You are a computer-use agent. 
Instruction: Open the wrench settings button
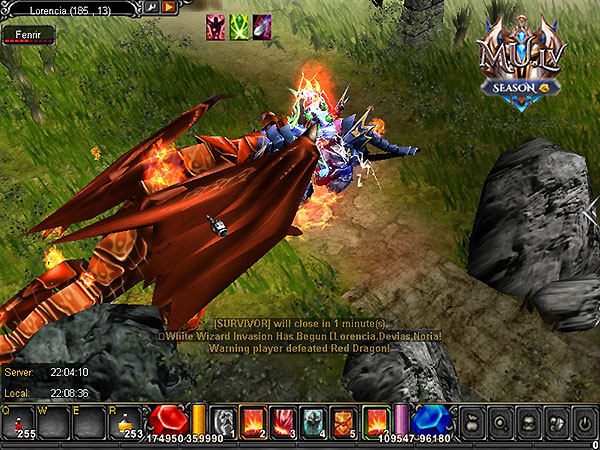(x=151, y=8)
